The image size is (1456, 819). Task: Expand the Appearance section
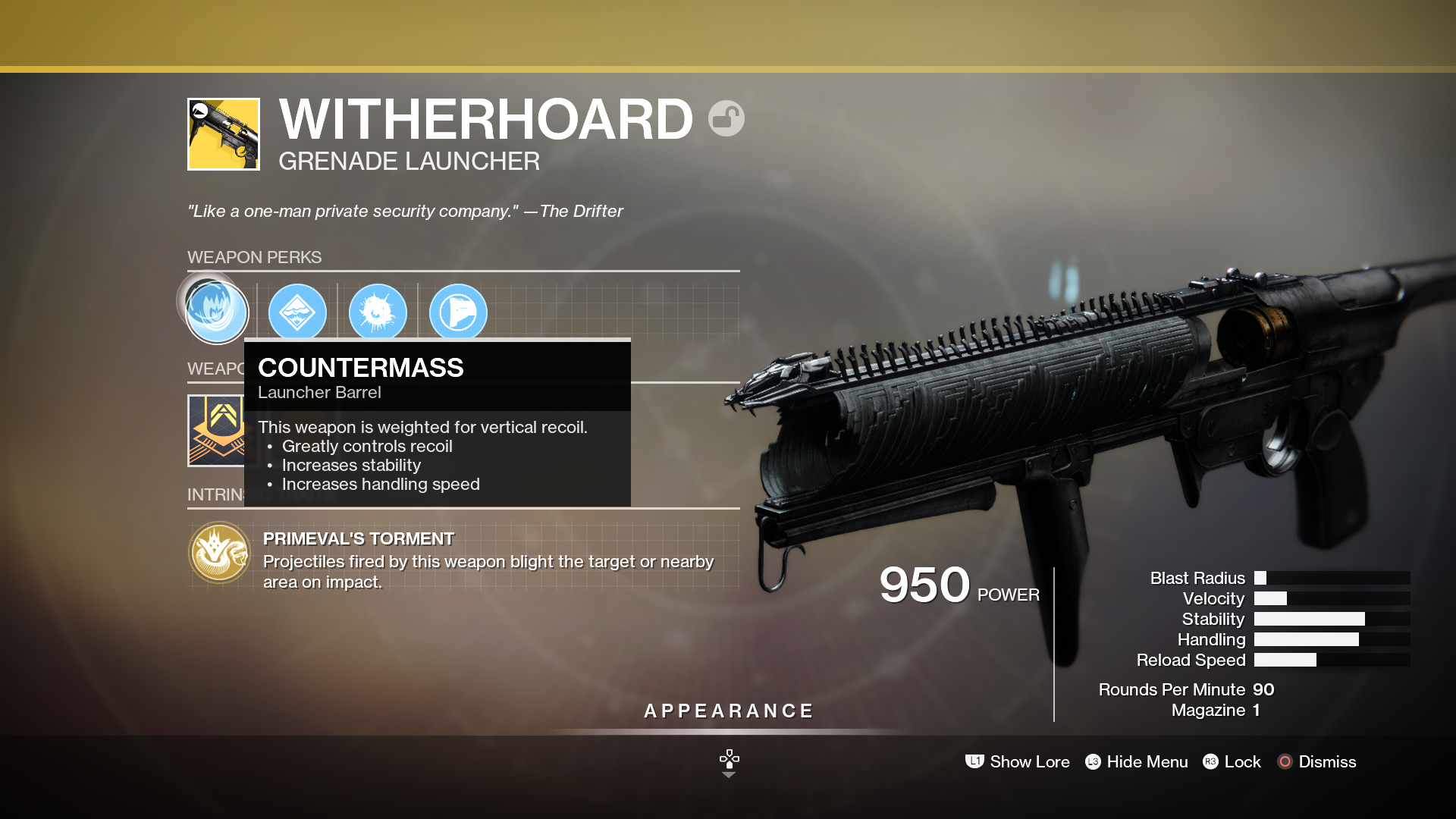pos(727,711)
